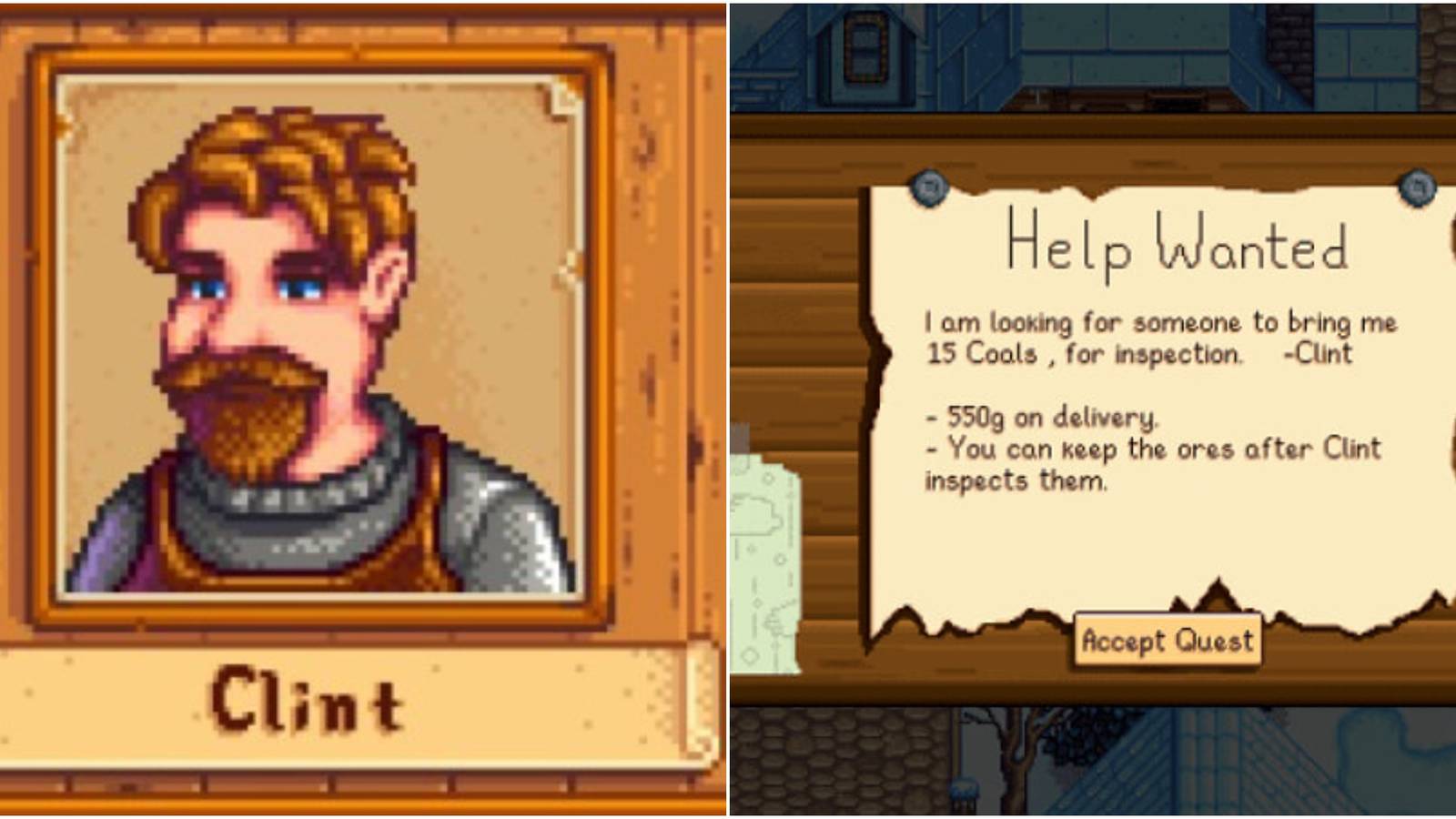Click the left metal pin on the notice

pos(930,189)
